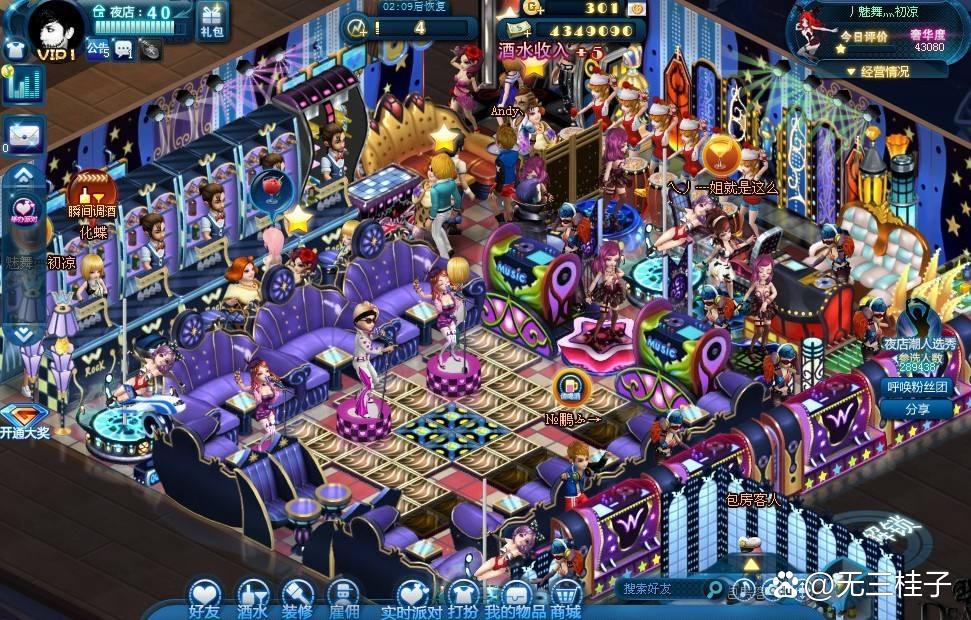Open 我的物品 my items

pyautogui.click(x=515, y=596)
